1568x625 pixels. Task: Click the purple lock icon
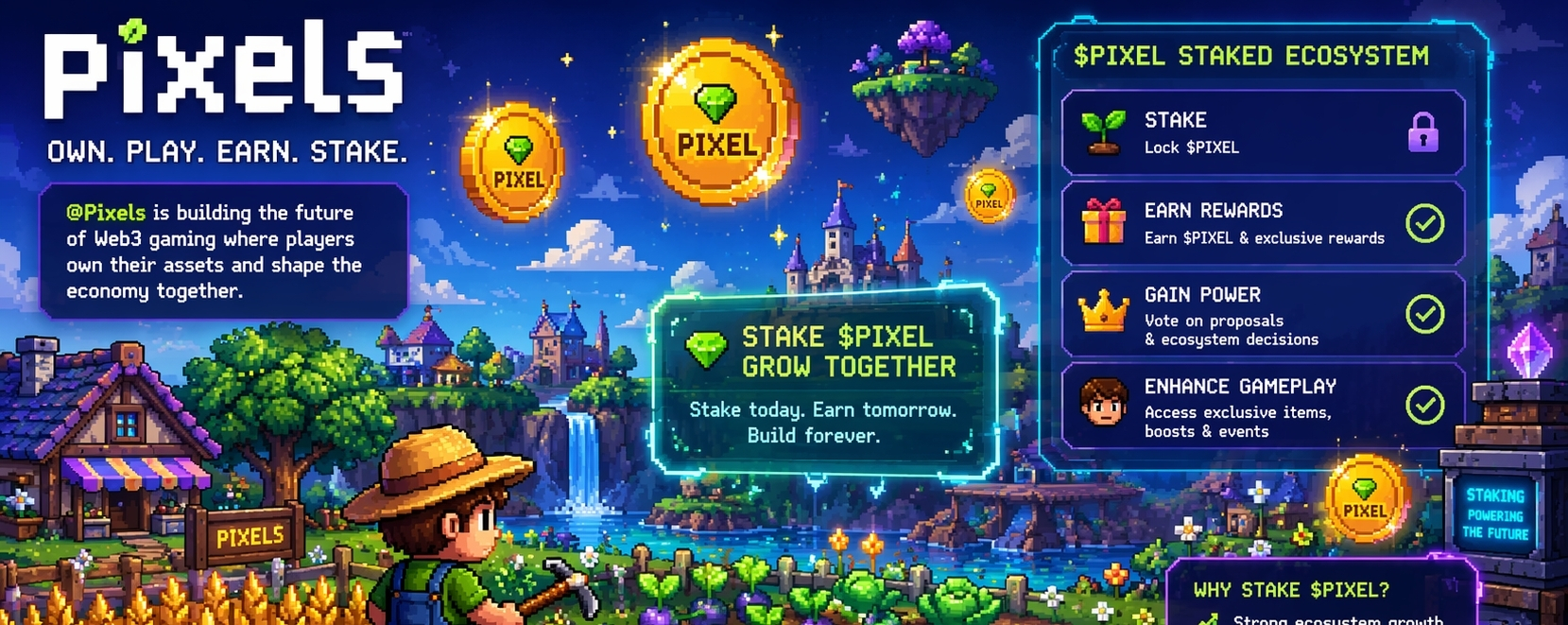1422,132
